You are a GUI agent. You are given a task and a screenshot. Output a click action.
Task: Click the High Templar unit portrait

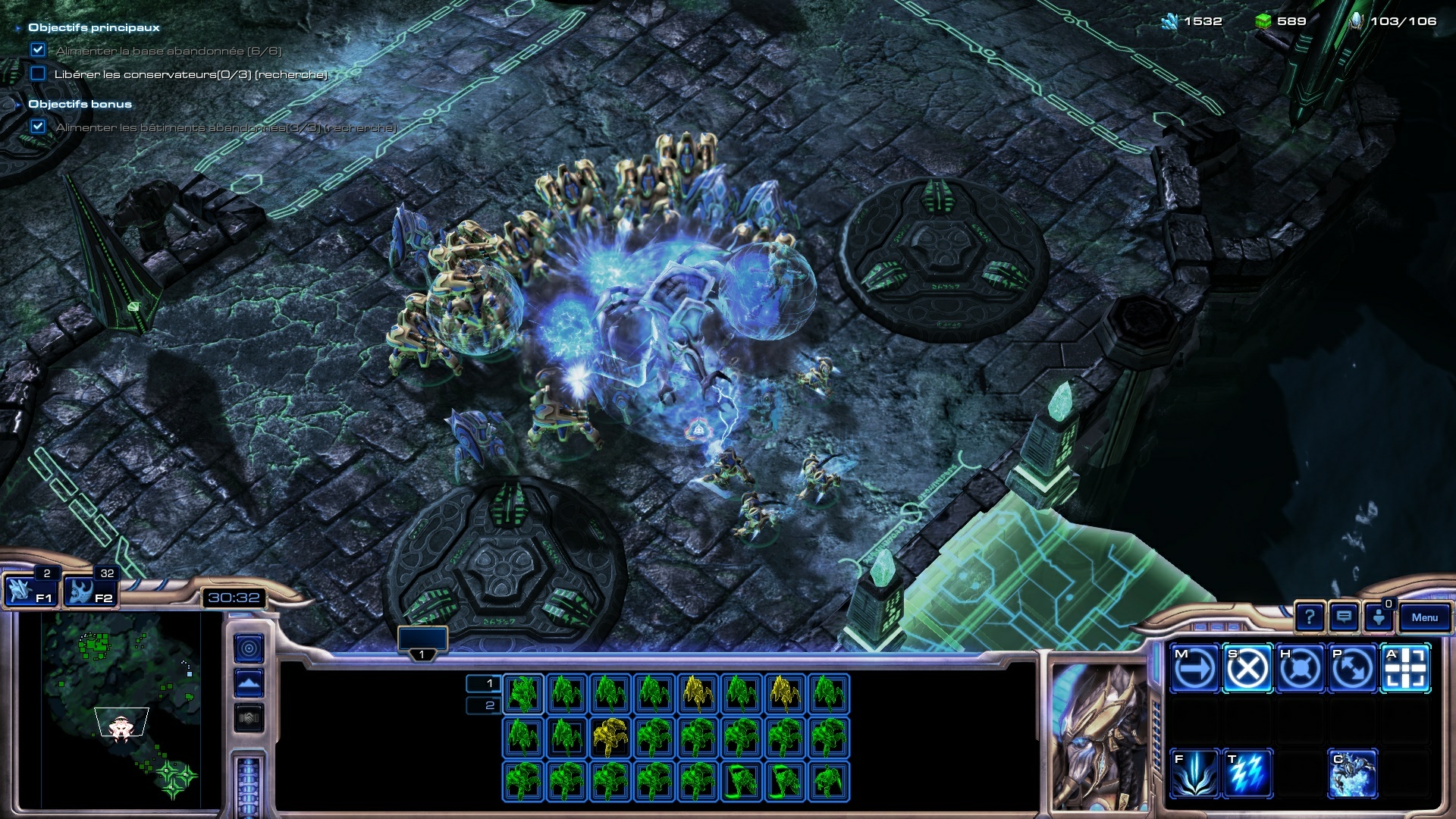point(1098,736)
